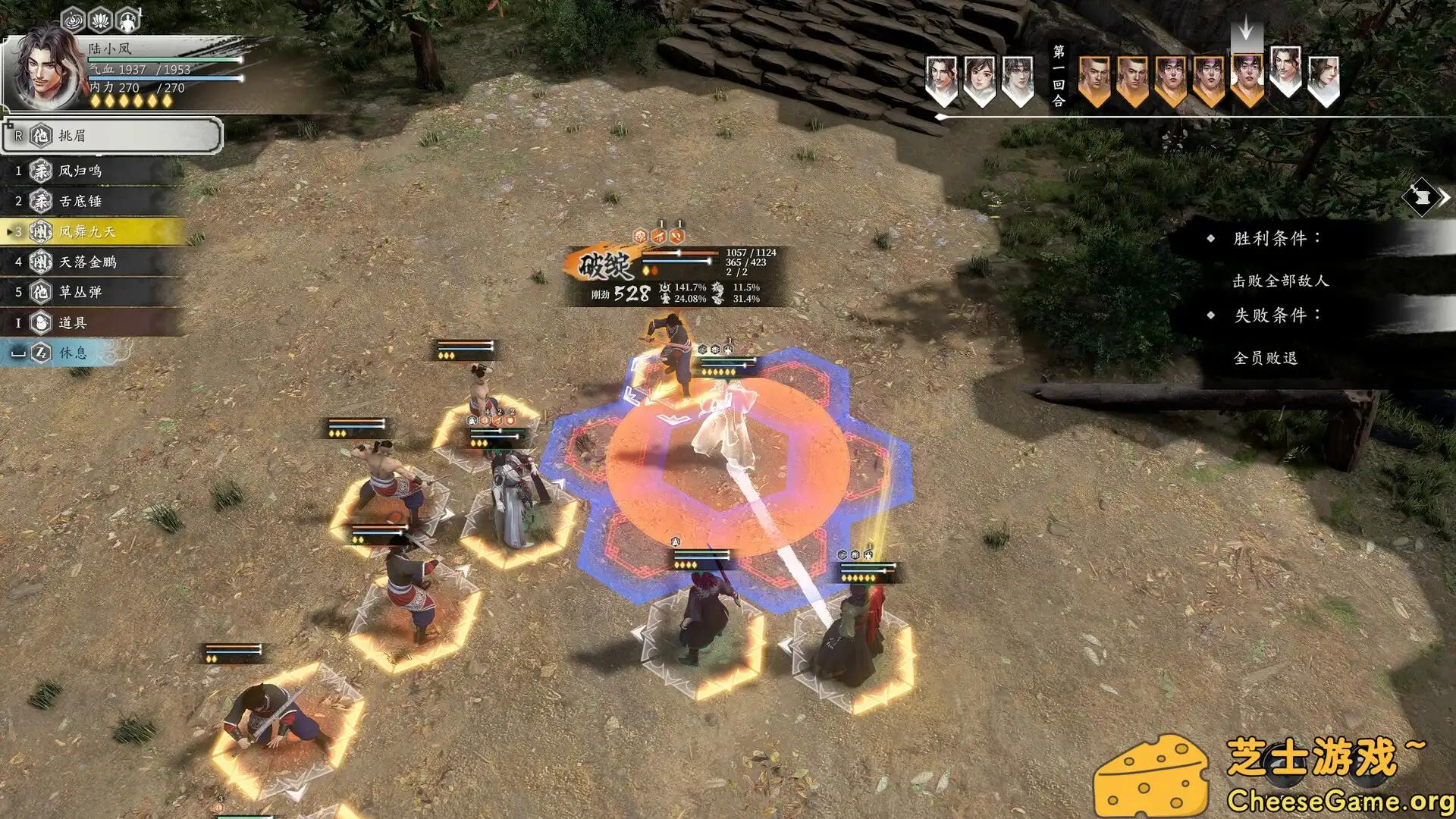This screenshot has width=1456, height=819.
Task: Select the last portrait in the turn order
Action: point(1323,80)
